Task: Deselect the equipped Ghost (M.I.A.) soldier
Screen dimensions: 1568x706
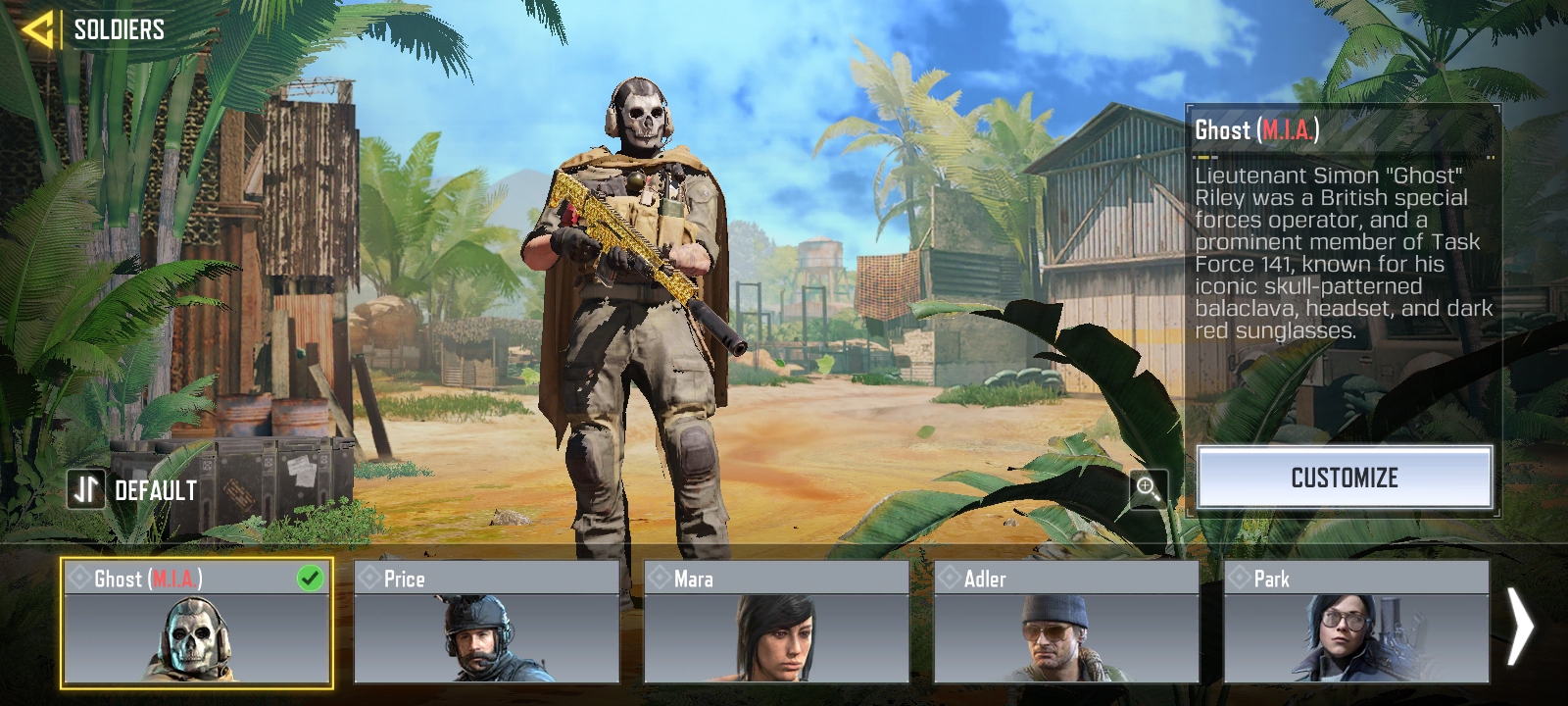Action: pyautogui.click(x=196, y=637)
